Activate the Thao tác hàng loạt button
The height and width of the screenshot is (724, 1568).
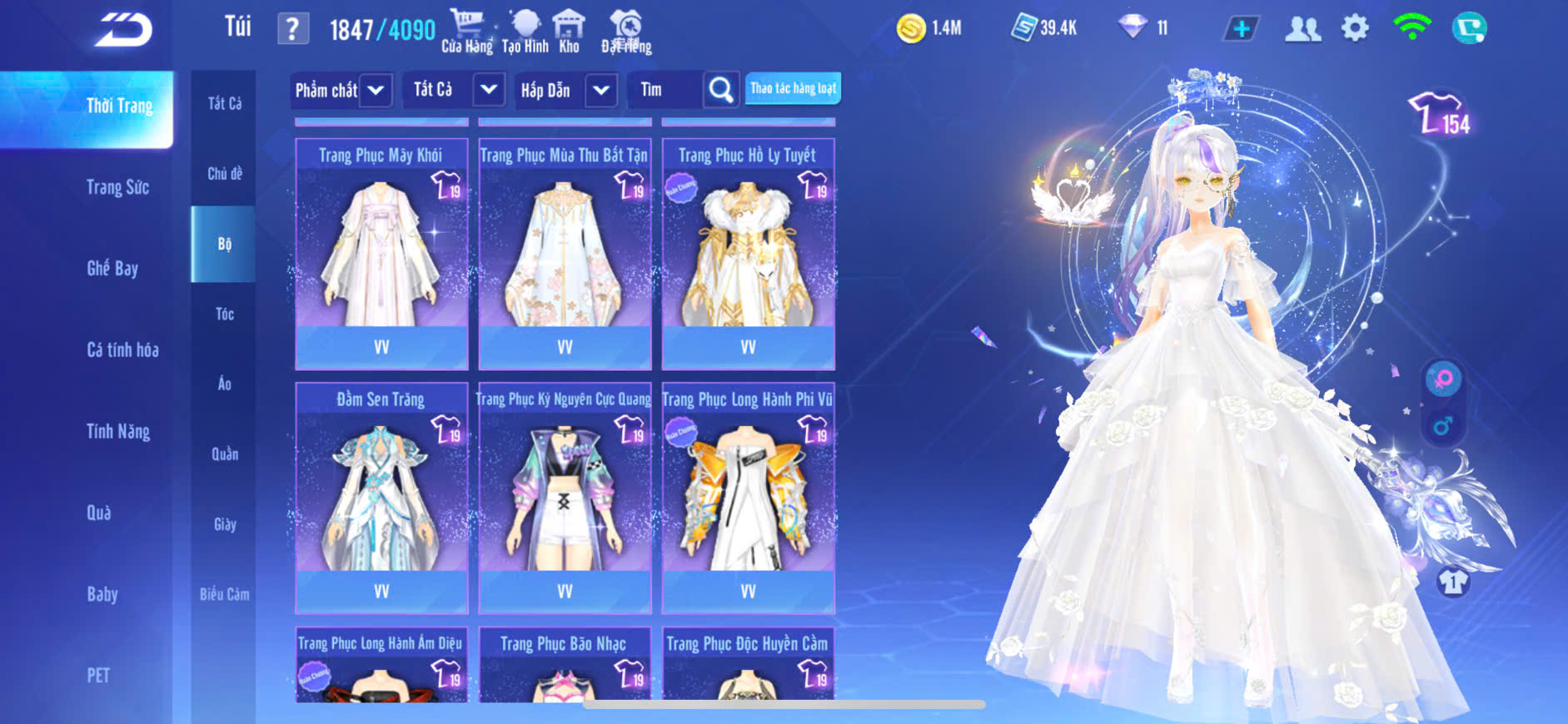(x=793, y=88)
